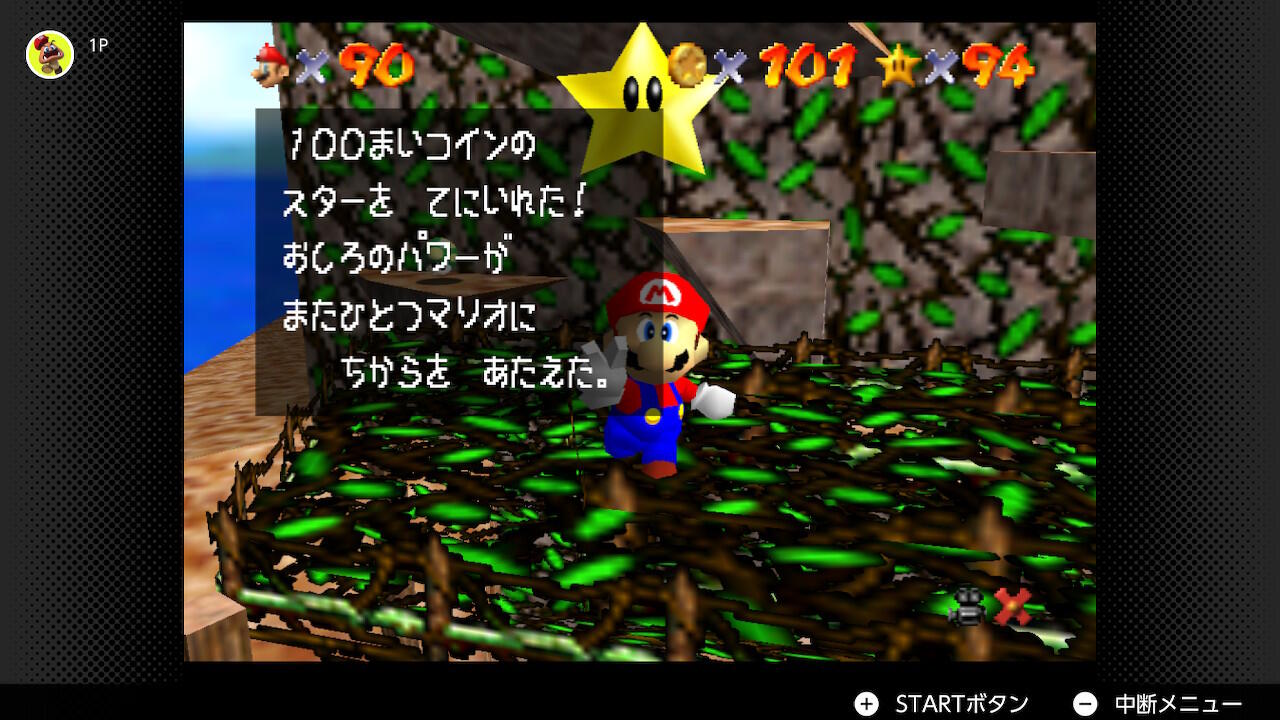Toggle the 1P player indicator

[x=98, y=45]
